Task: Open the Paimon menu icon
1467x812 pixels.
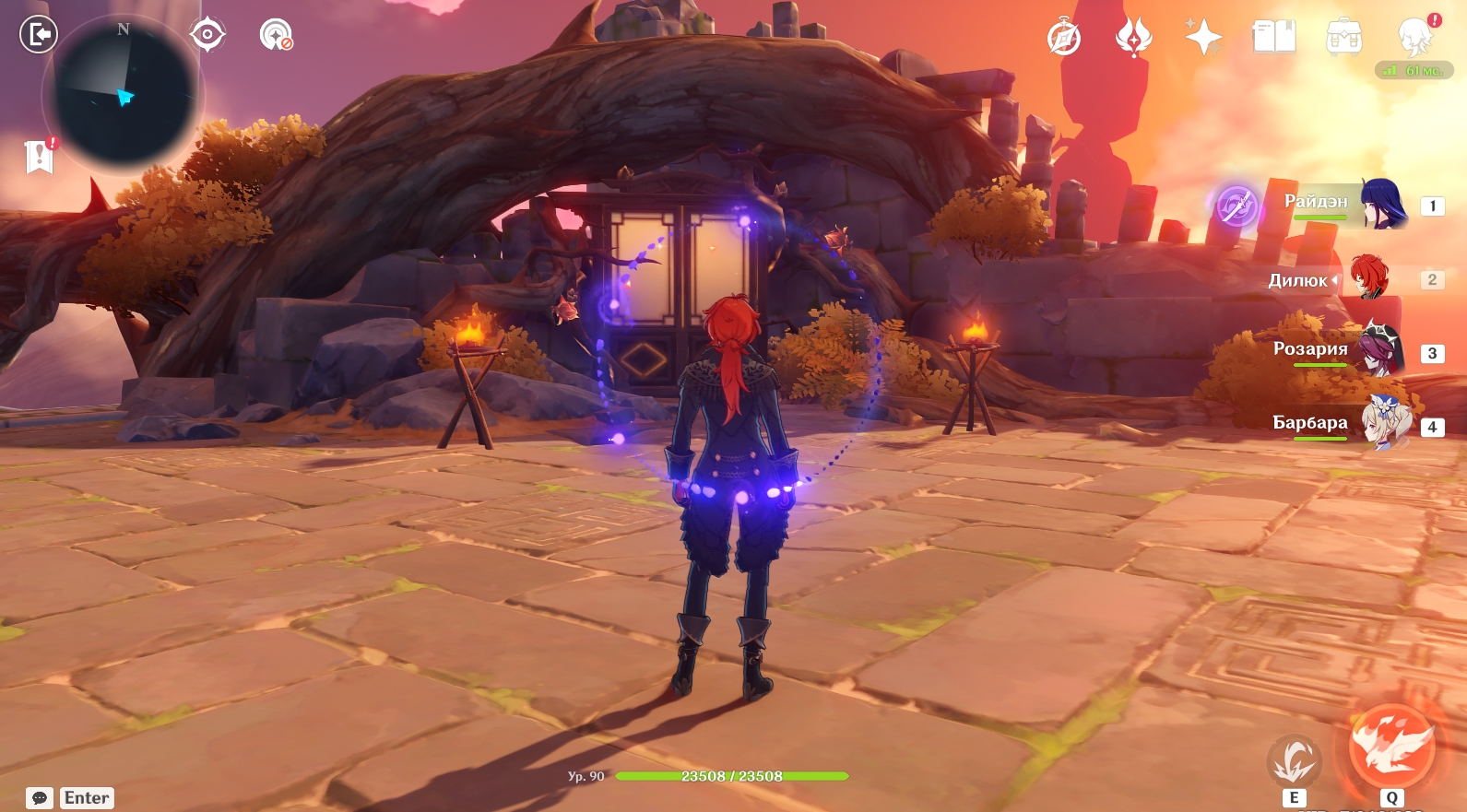Action: [1414, 38]
